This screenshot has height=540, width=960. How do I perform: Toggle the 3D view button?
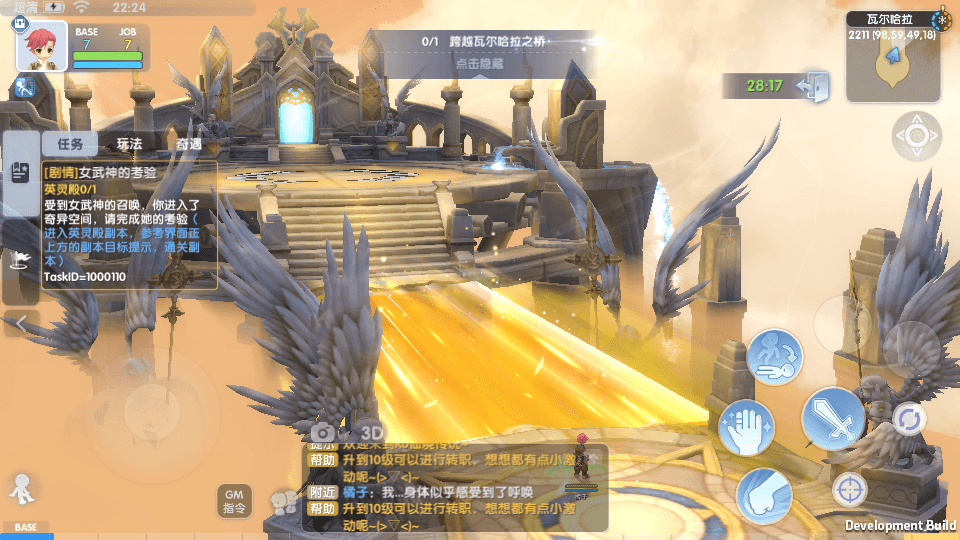click(371, 430)
